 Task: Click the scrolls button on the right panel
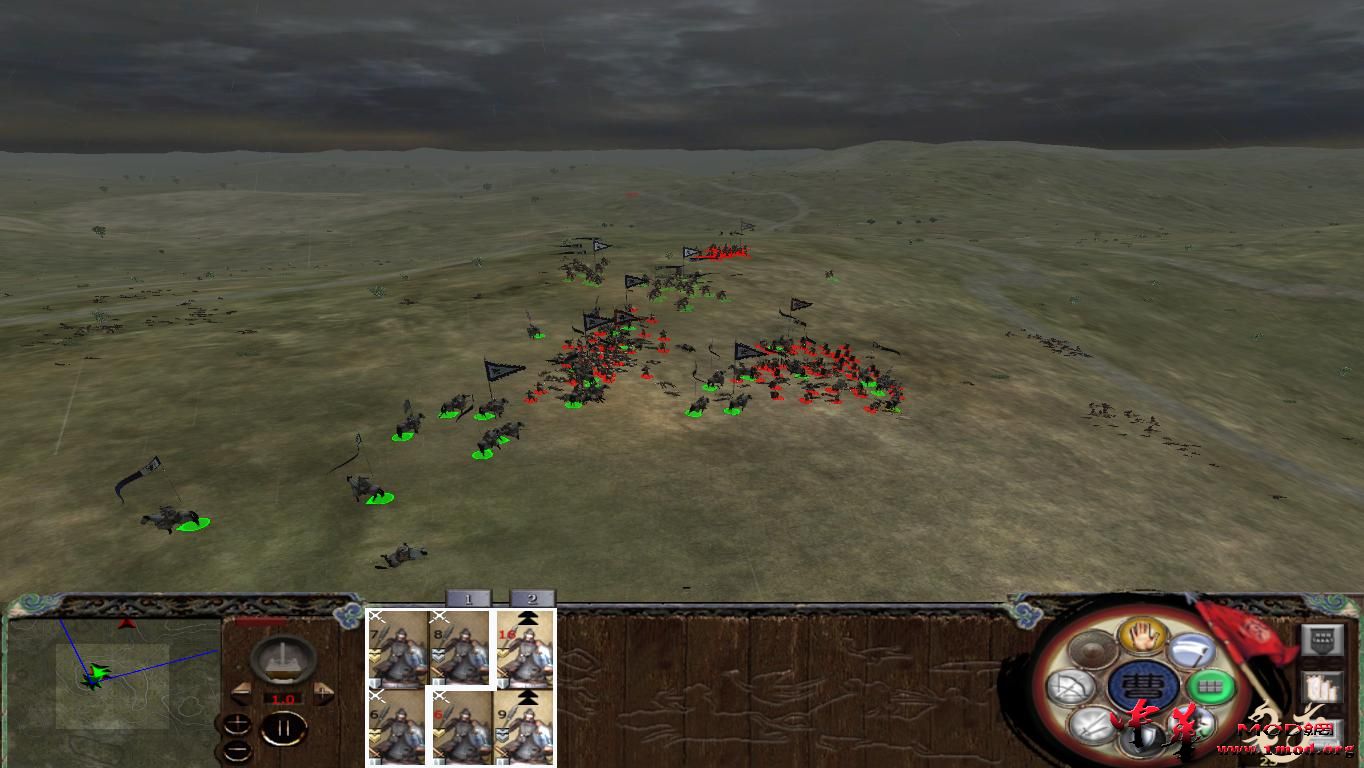(x=1323, y=687)
